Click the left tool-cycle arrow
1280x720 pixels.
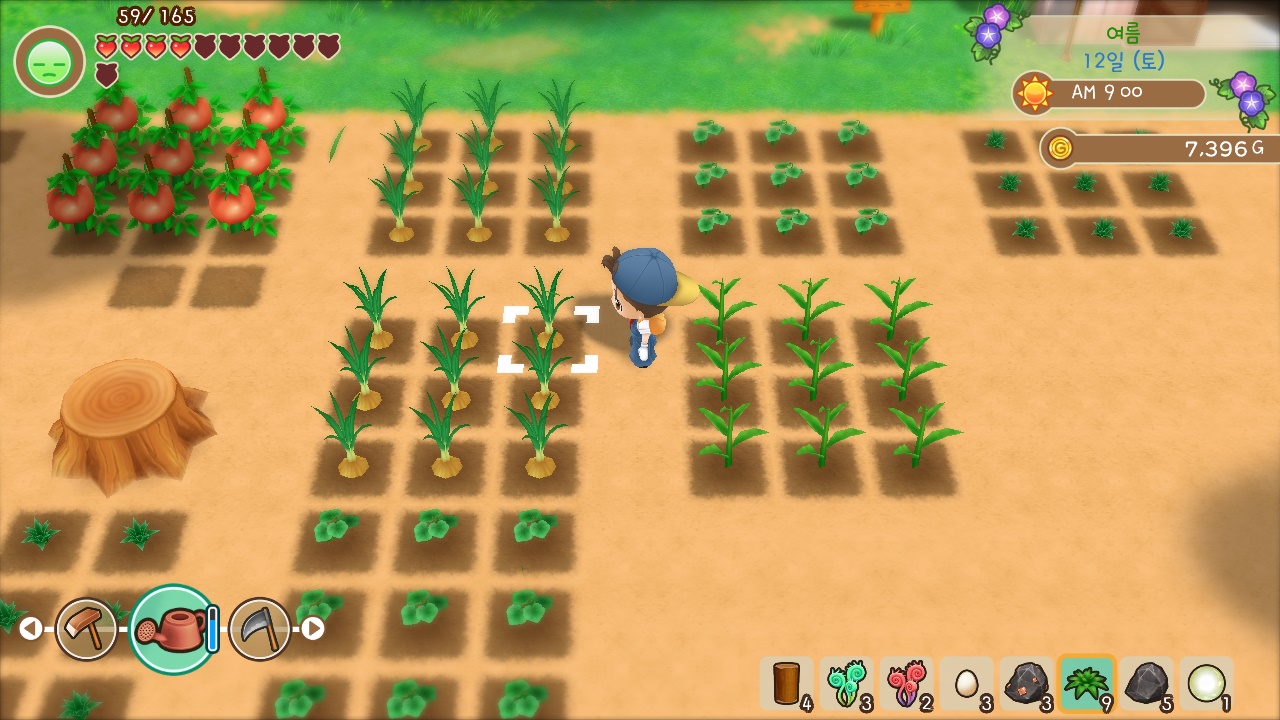click(30, 628)
